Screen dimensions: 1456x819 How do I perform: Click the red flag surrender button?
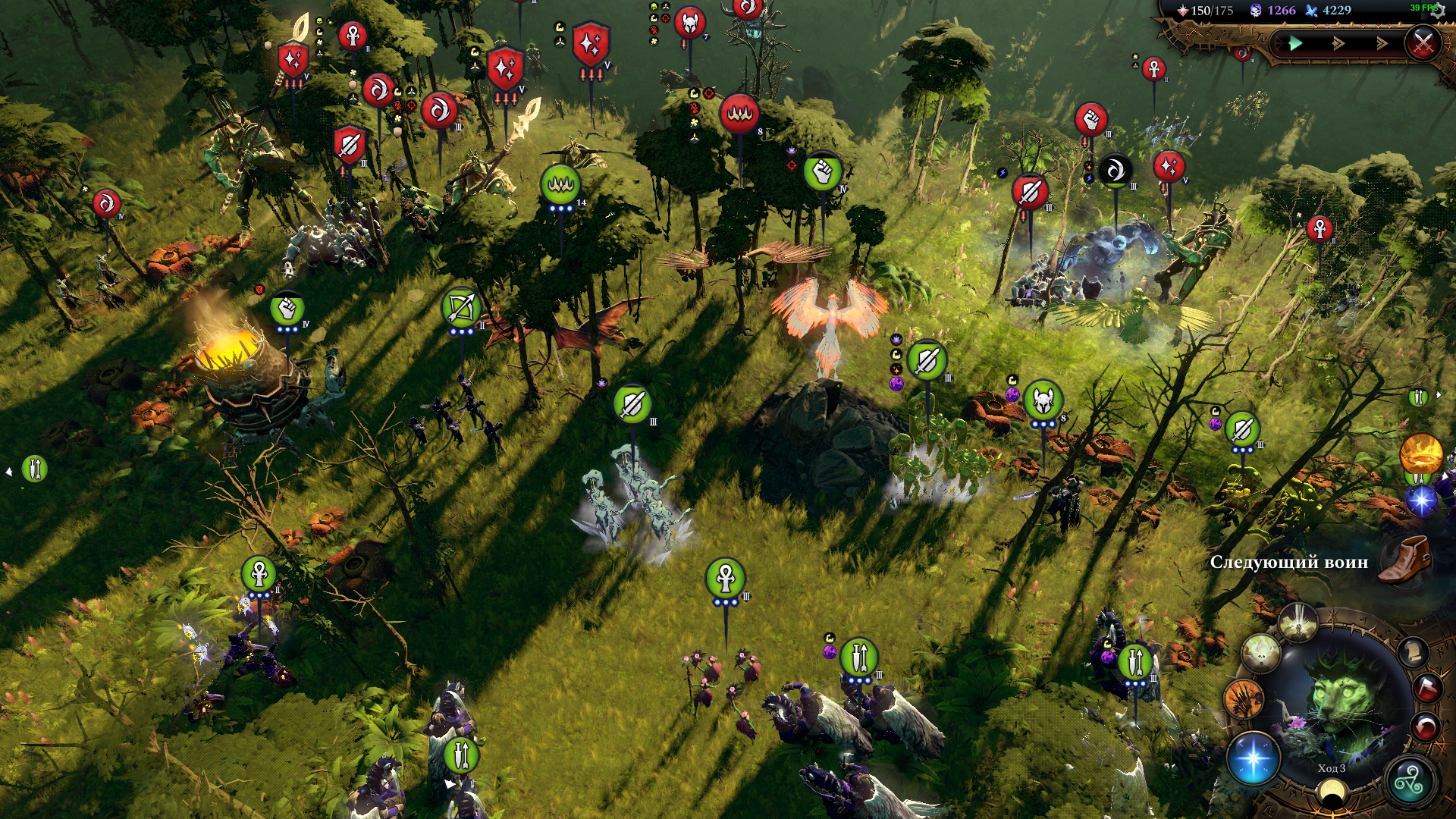tap(1426, 689)
